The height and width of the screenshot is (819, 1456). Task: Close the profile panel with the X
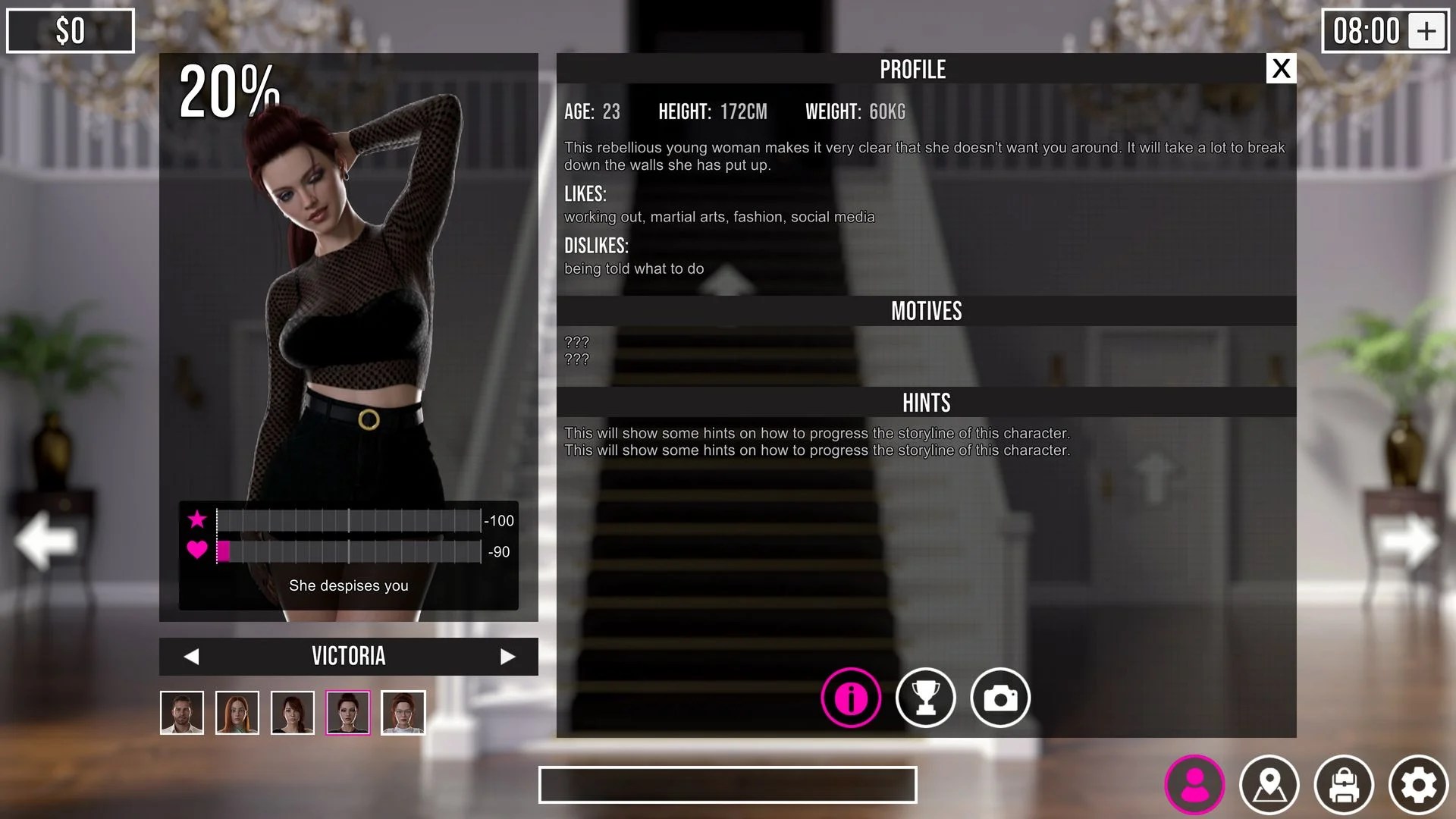pos(1281,69)
